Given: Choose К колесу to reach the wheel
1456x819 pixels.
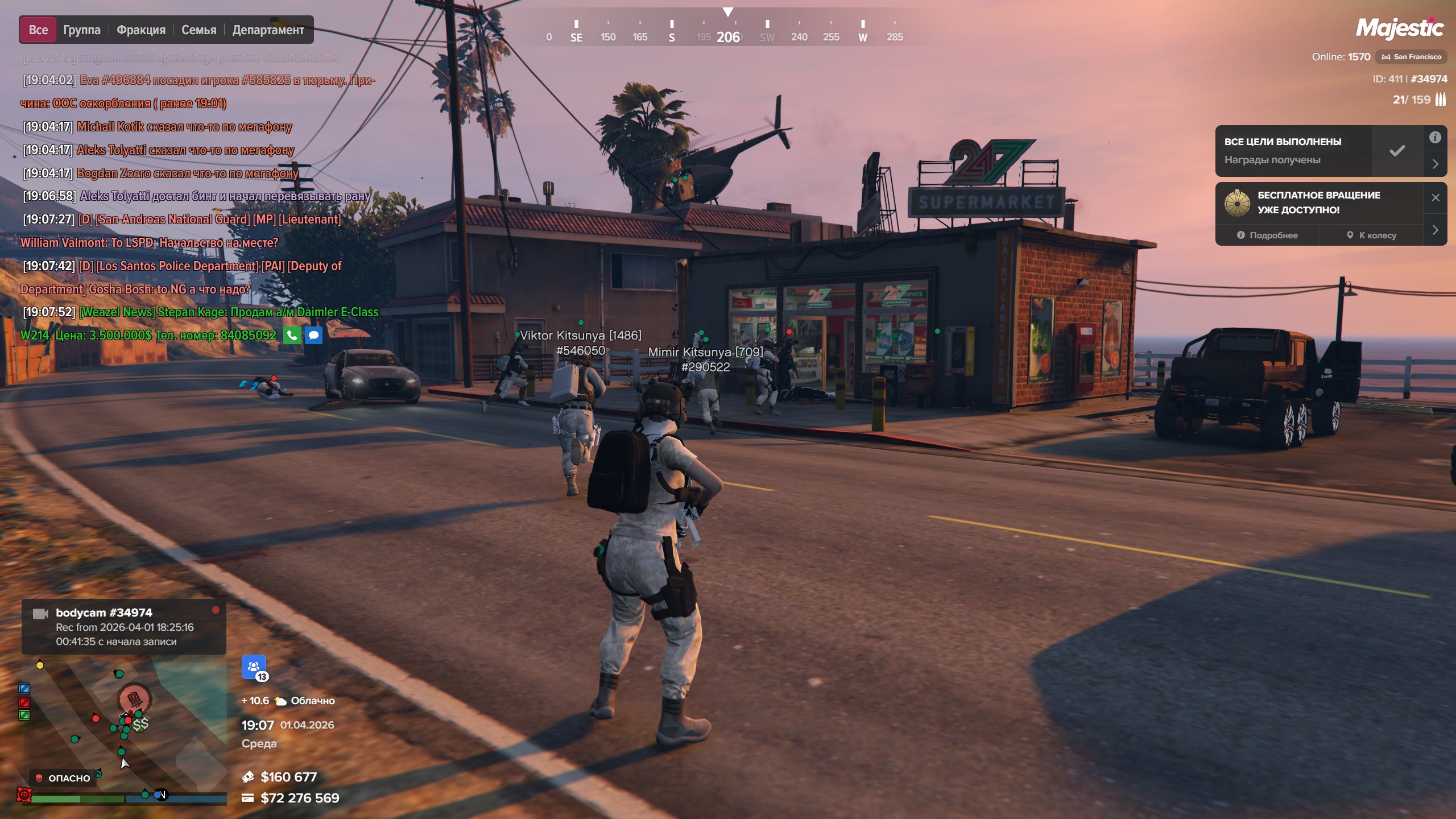Looking at the screenshot, I should (1371, 235).
